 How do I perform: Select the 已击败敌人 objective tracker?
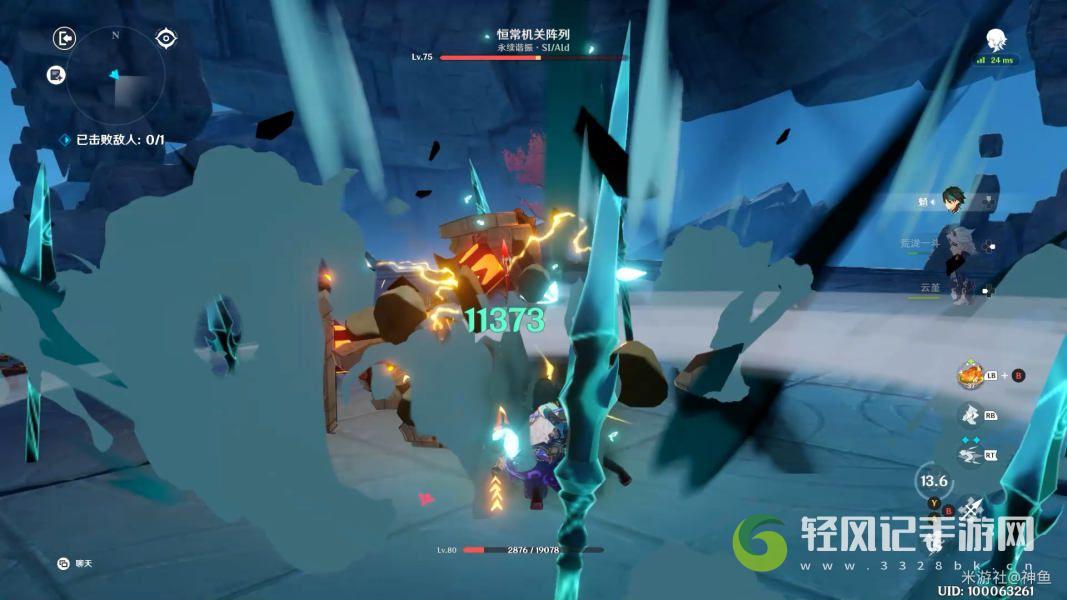pos(113,140)
